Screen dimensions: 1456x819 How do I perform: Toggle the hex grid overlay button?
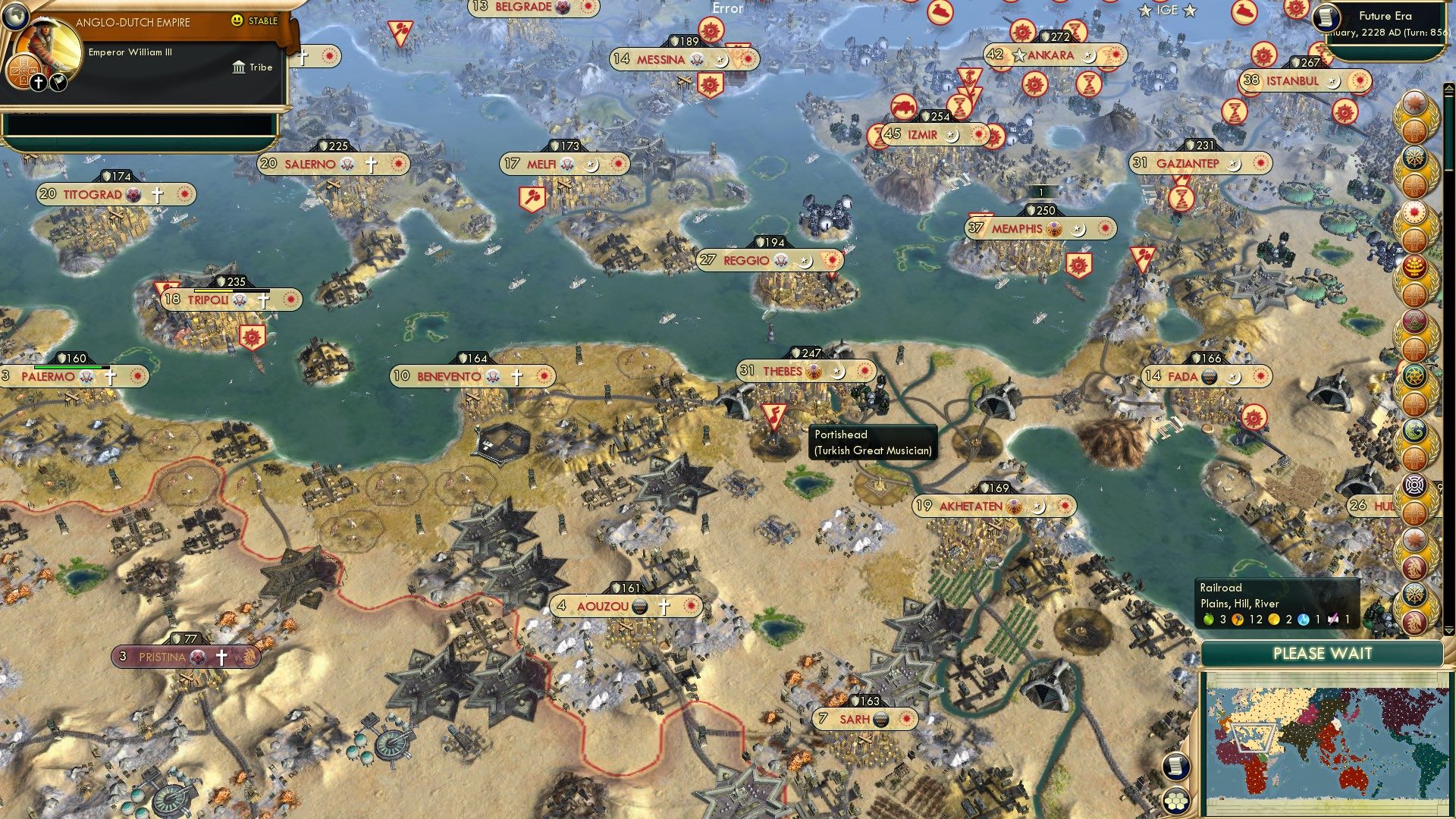pos(1176,802)
